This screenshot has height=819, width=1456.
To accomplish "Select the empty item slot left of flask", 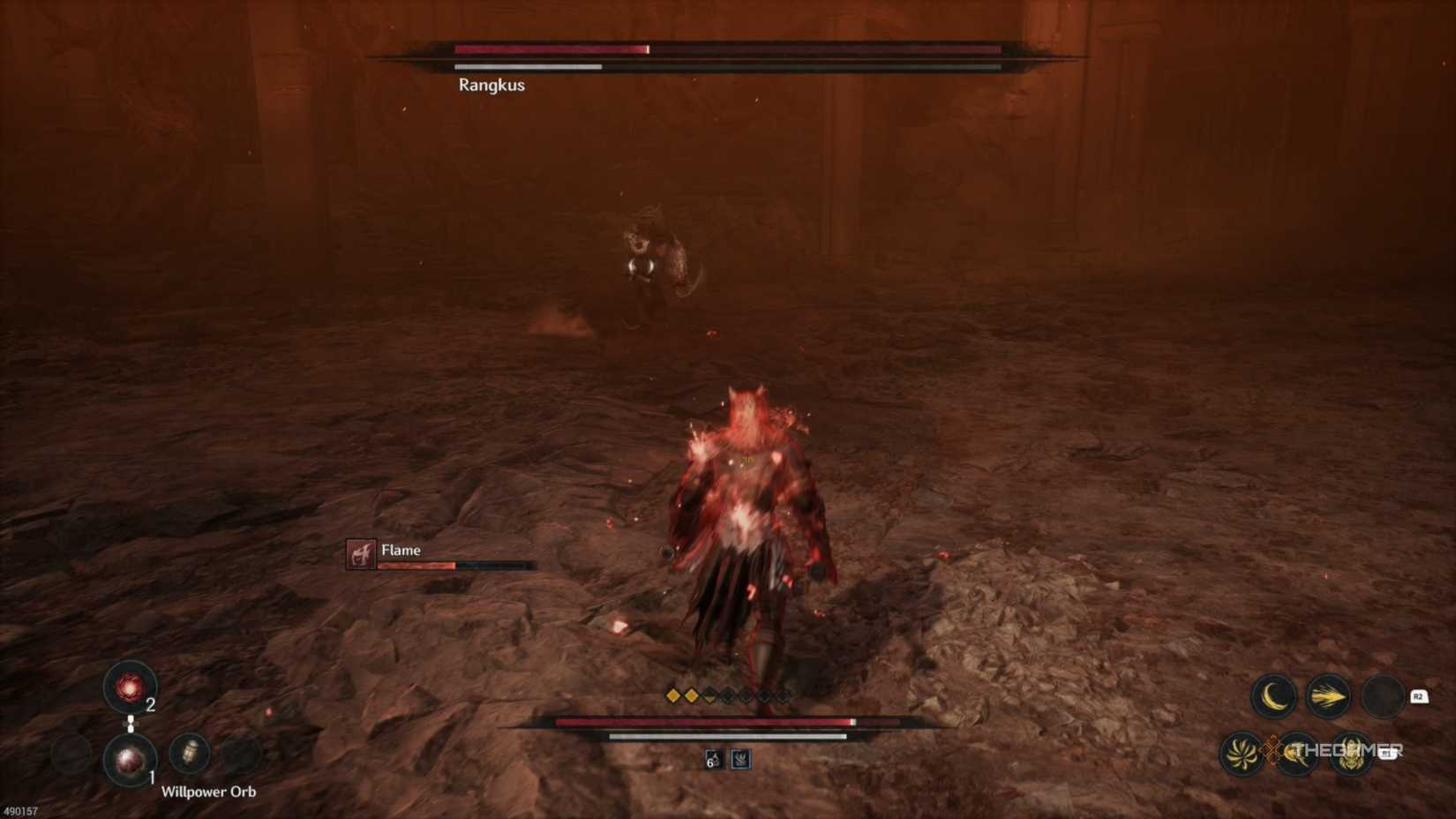I will 72,754.
